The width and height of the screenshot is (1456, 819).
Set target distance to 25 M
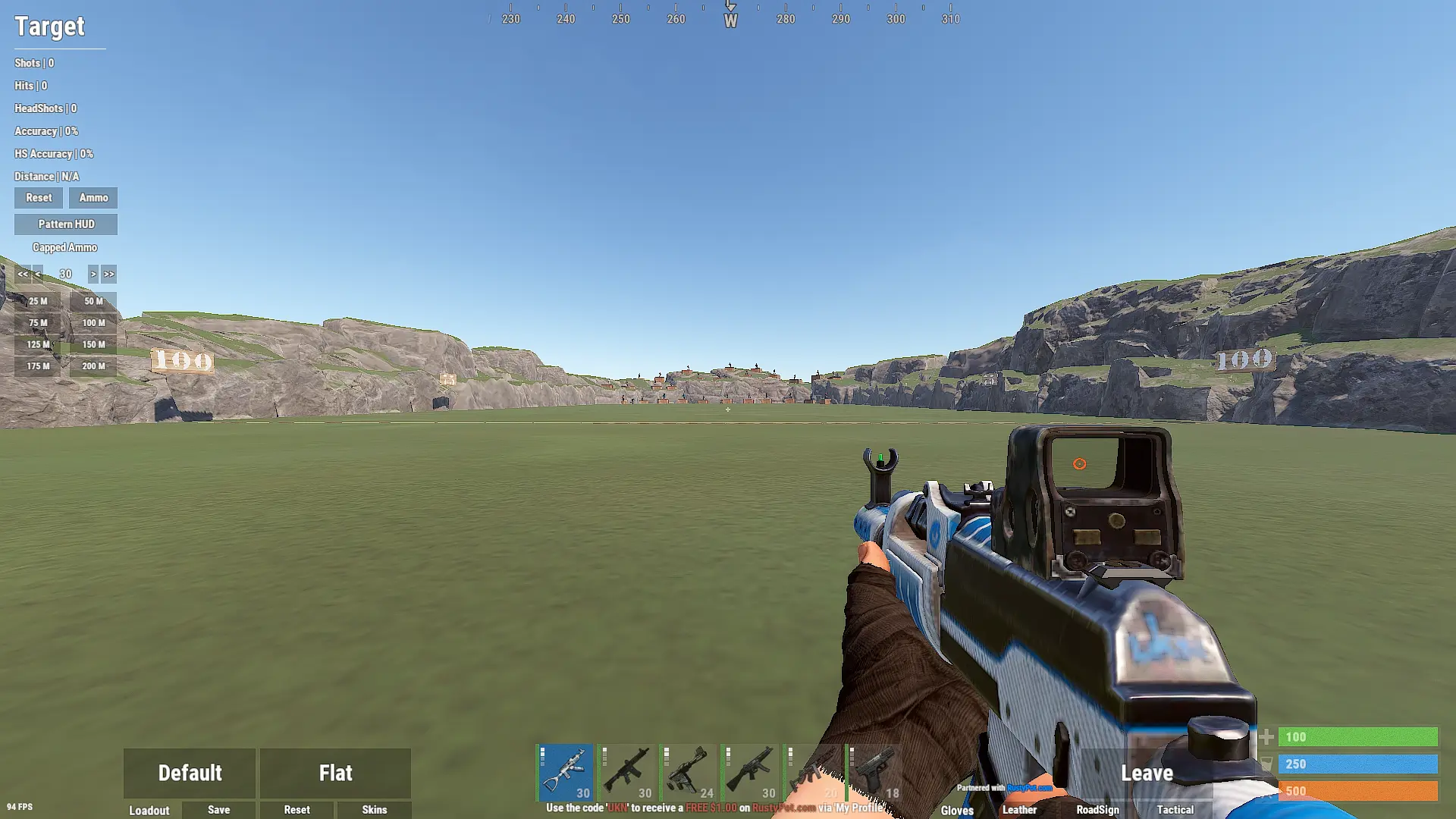(x=38, y=301)
